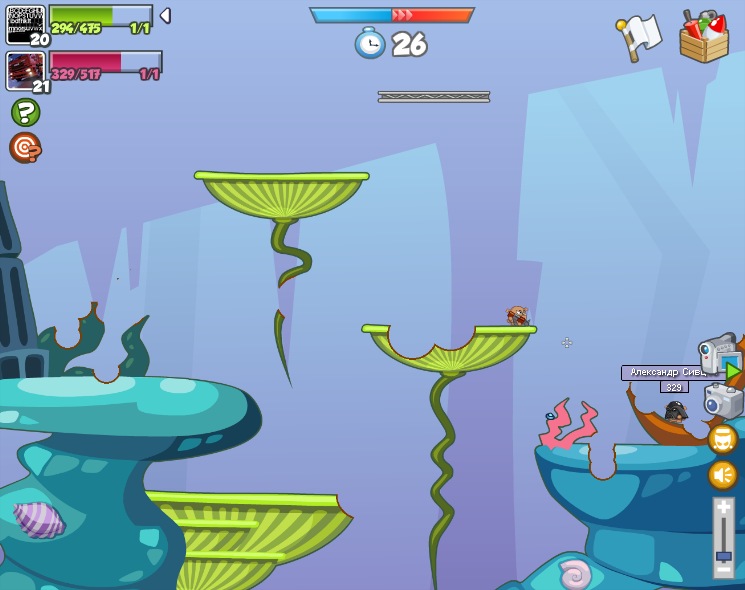Open the green question mark help
Viewport: 745px width, 590px height.
[x=25, y=112]
